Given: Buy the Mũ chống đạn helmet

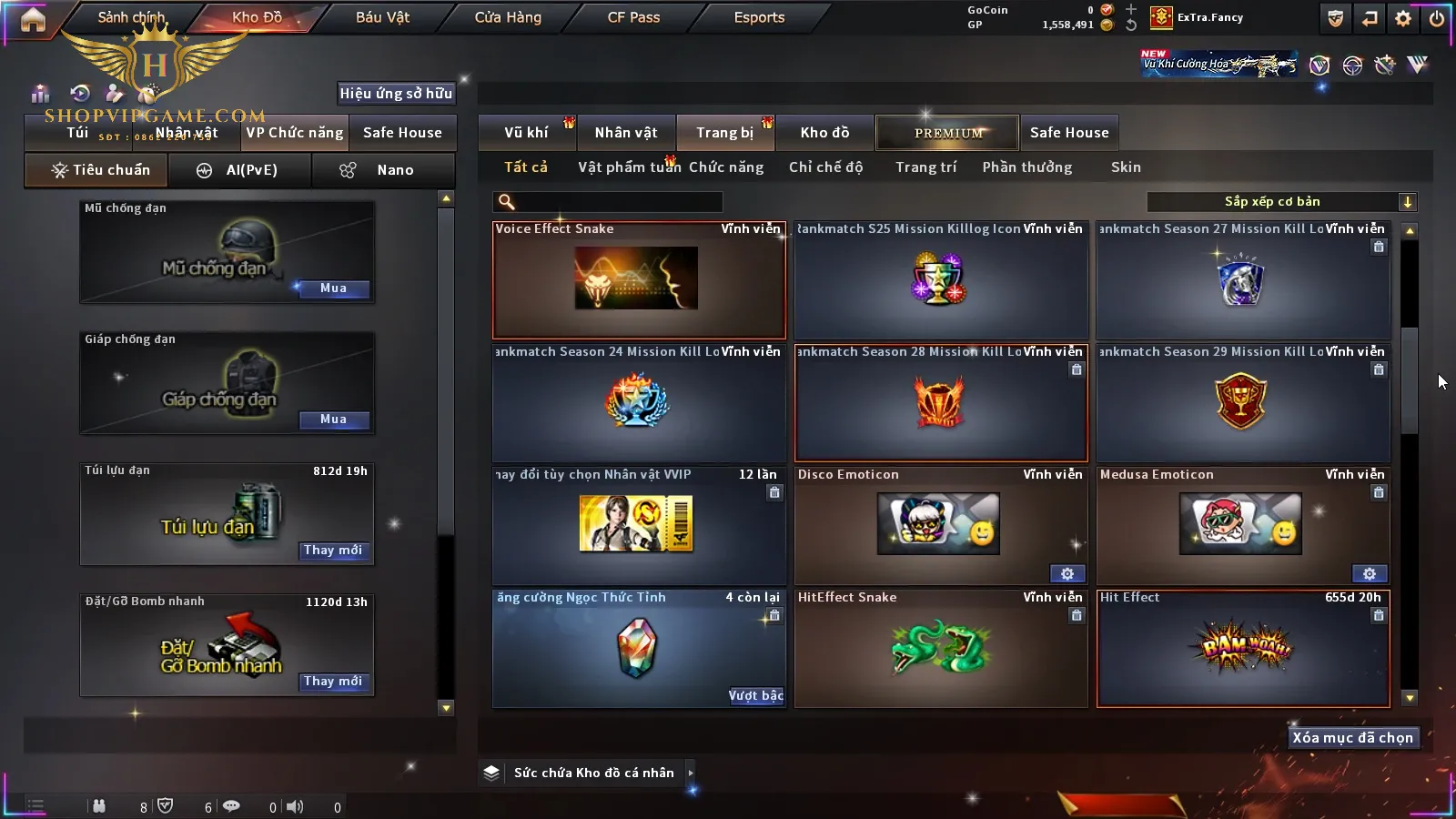Looking at the screenshot, I should click(333, 288).
